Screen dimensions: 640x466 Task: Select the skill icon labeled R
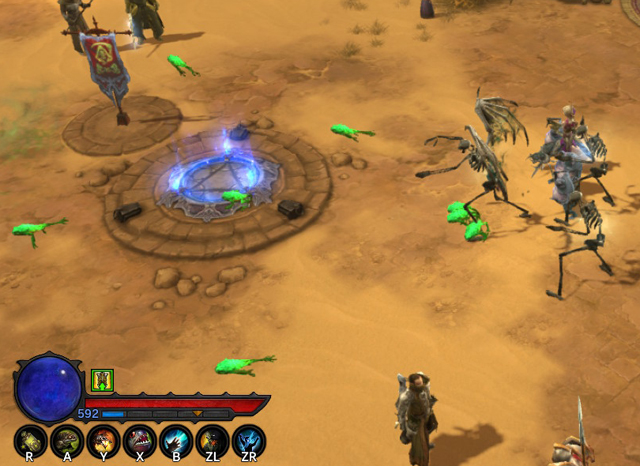pyautogui.click(x=31, y=440)
